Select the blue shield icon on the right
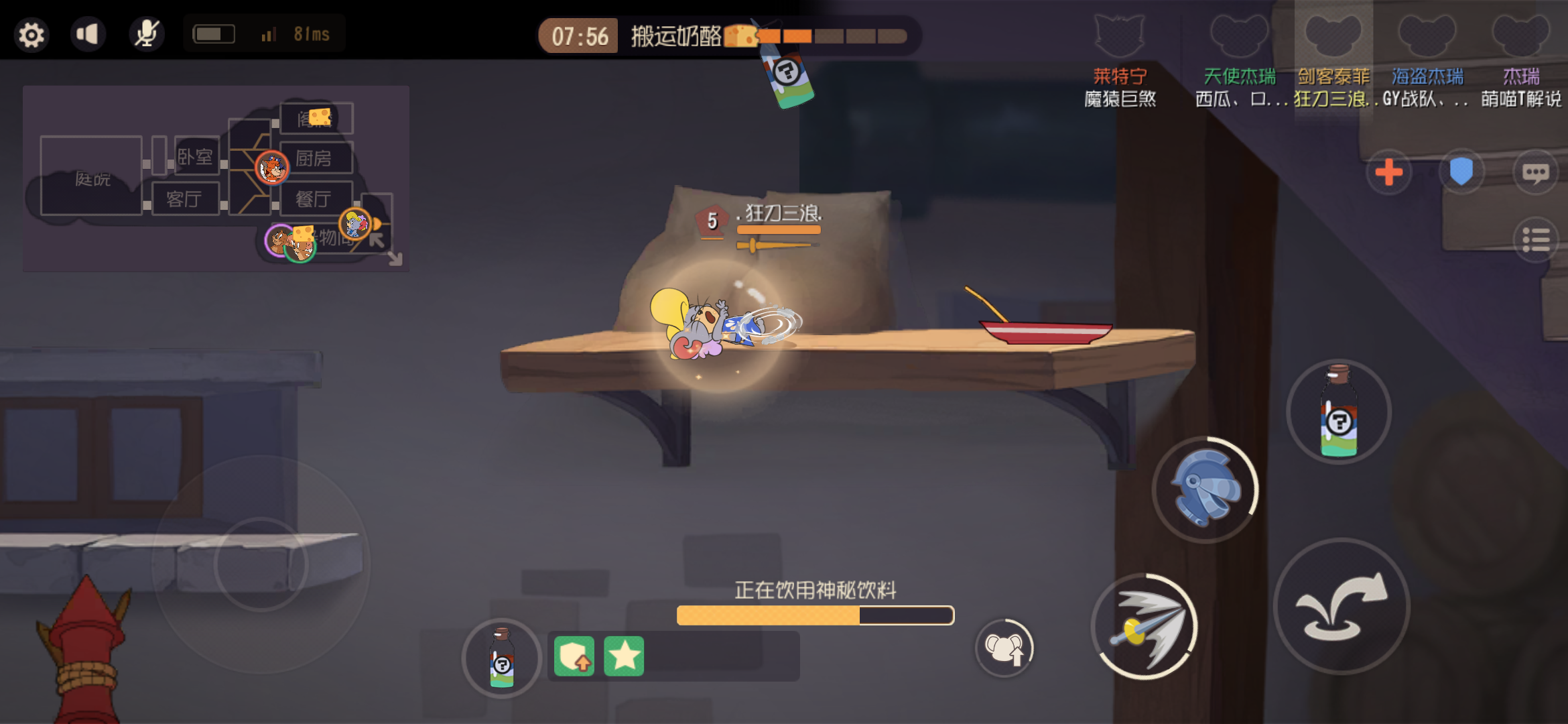Screen dimensions: 1568x724 tap(1462, 171)
